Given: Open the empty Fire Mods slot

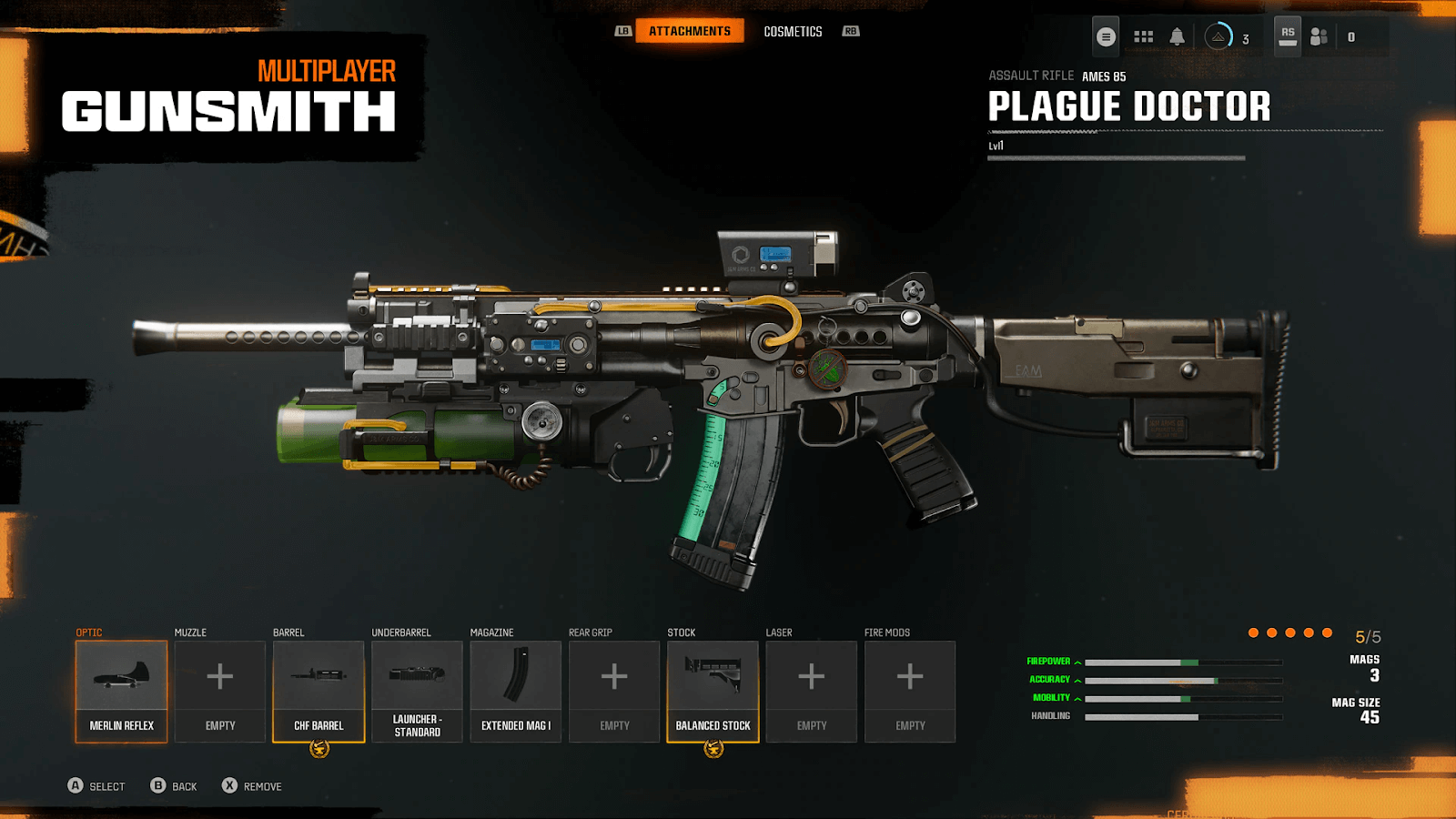Looking at the screenshot, I should [x=910, y=691].
